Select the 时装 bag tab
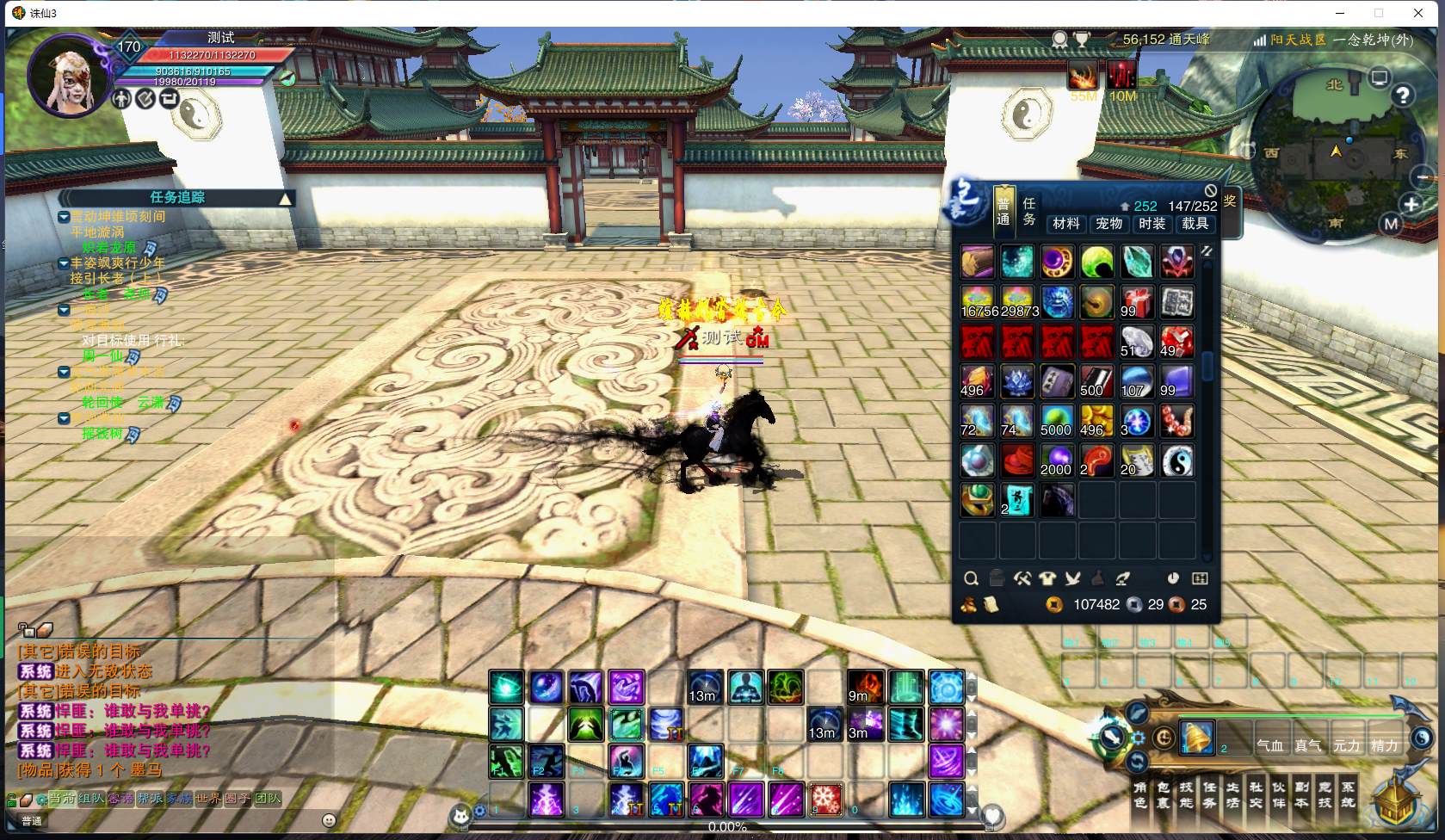Image resolution: width=1445 pixels, height=840 pixels. [1152, 224]
